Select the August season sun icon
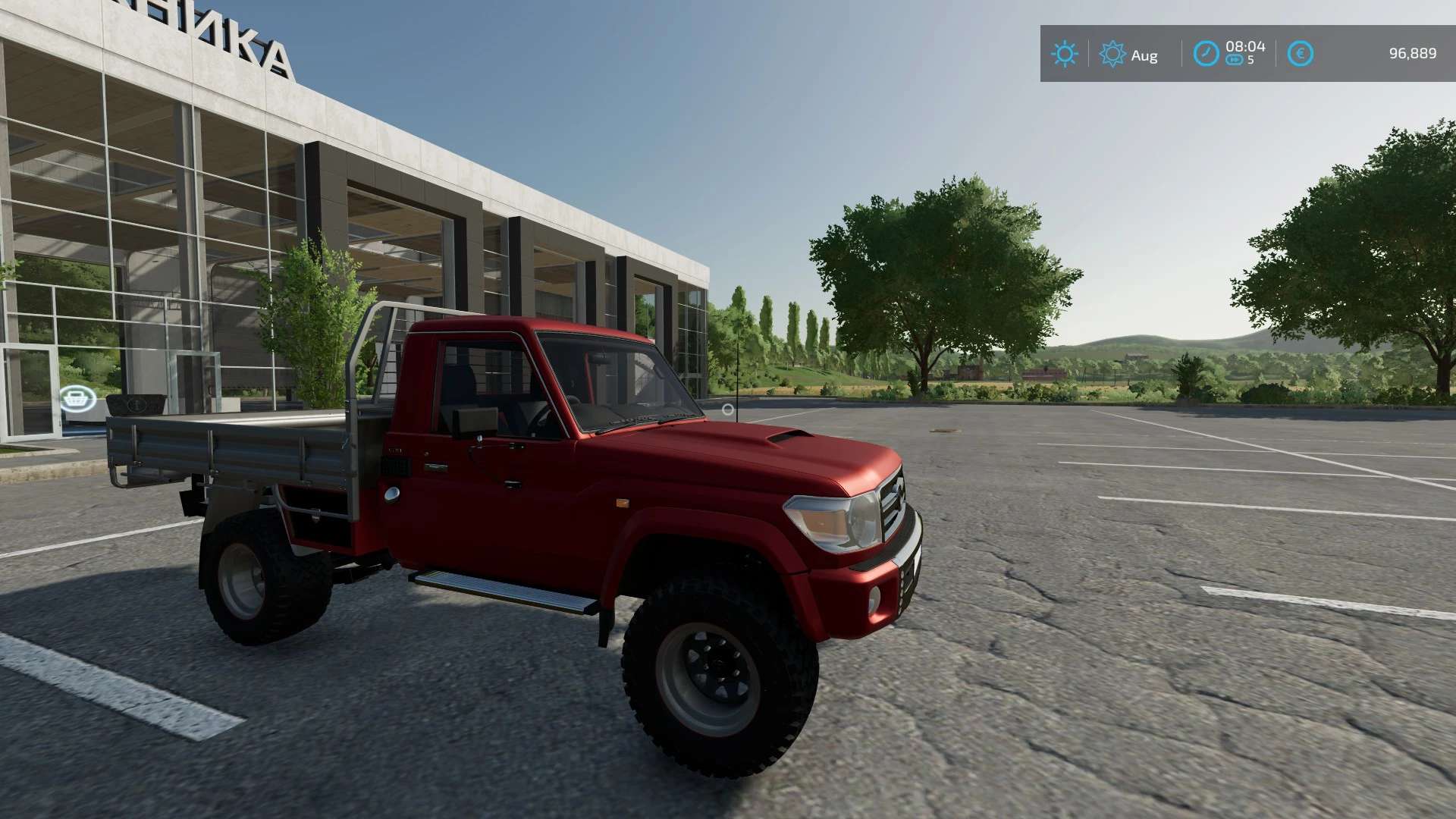 1112,54
